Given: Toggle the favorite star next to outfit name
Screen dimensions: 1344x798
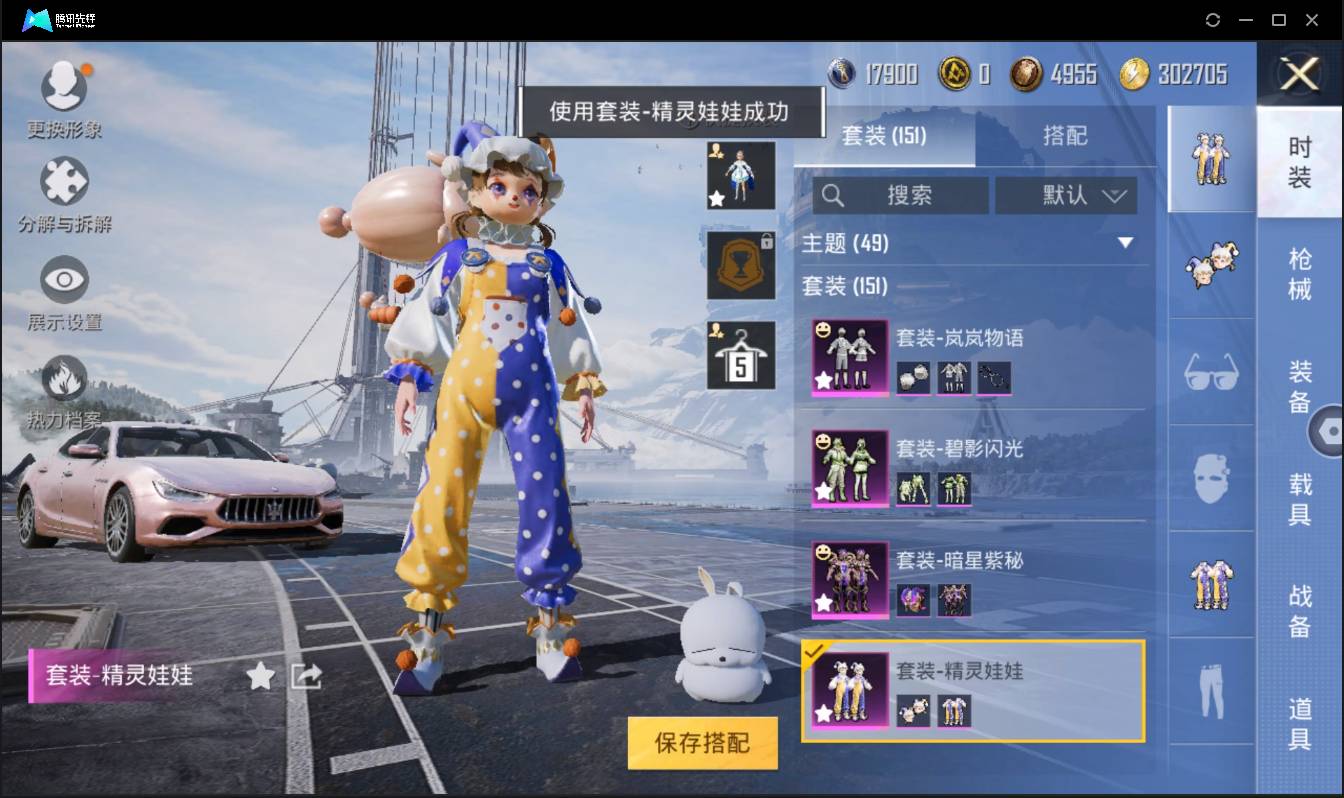Looking at the screenshot, I should point(259,676).
